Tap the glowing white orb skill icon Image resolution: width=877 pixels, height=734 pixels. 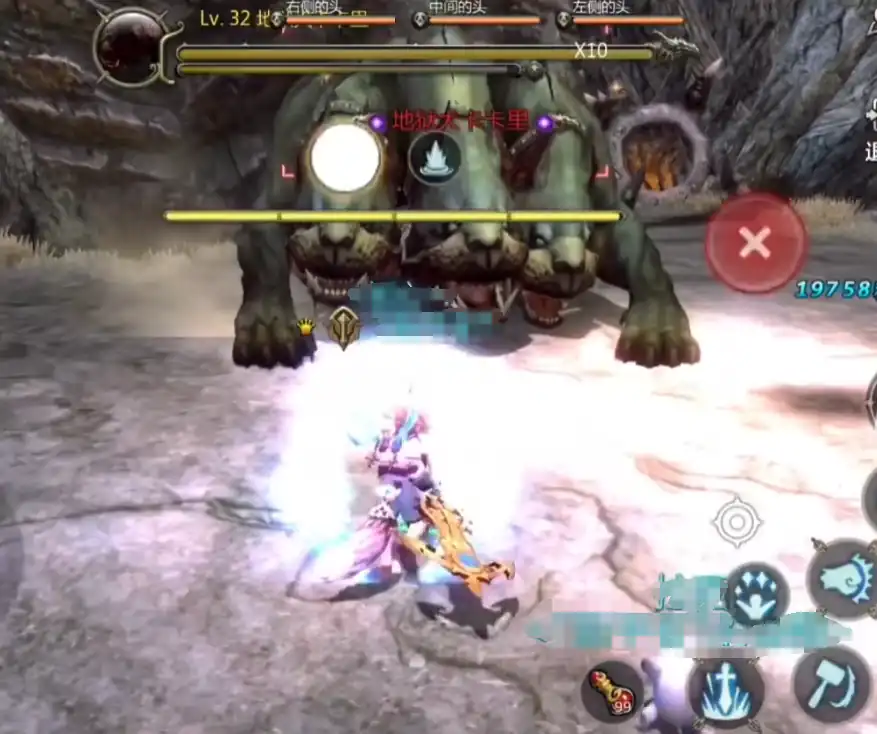click(x=345, y=158)
